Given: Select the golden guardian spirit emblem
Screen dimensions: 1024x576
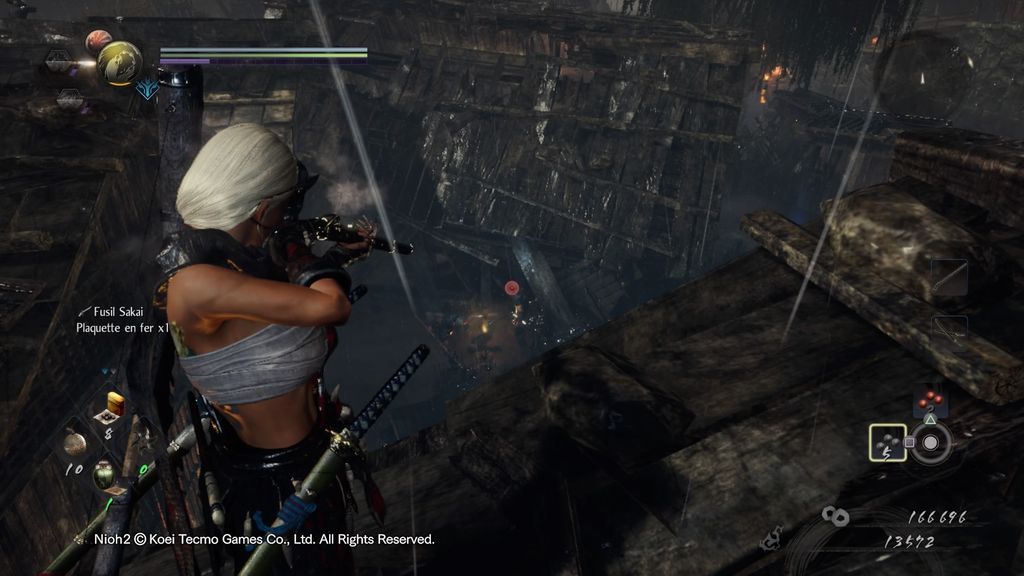Looking at the screenshot, I should pos(119,63).
